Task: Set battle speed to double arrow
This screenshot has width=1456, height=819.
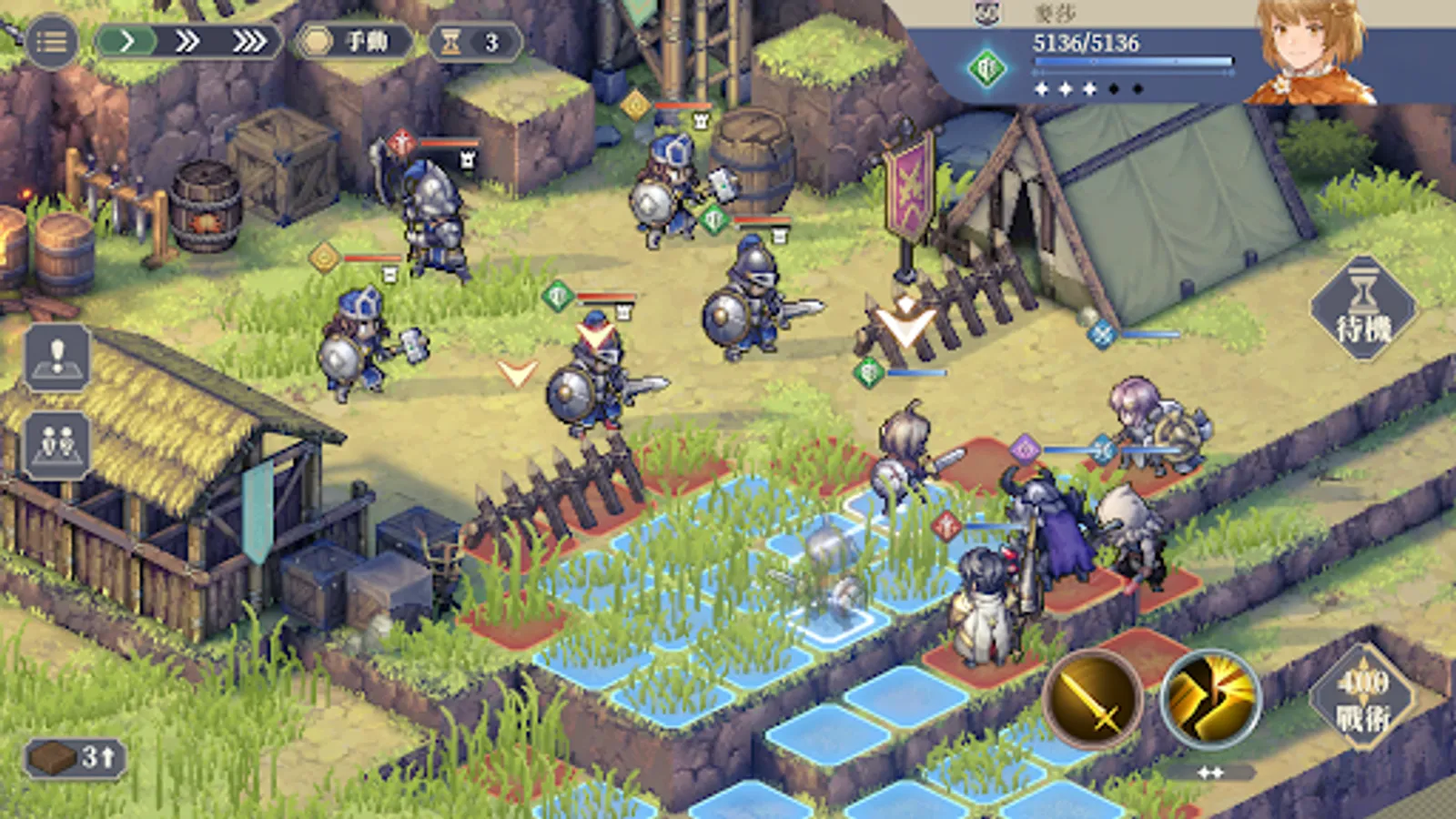Action: click(x=187, y=42)
